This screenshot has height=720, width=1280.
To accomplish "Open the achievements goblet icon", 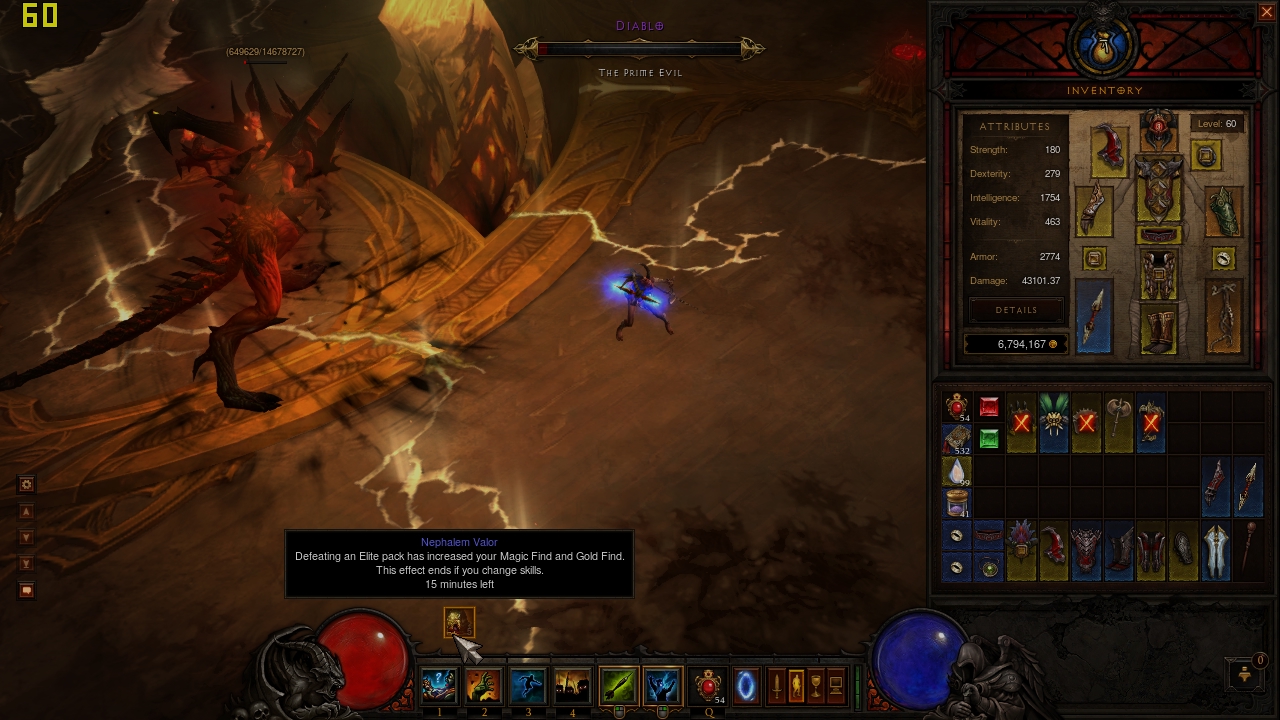I will pos(816,686).
